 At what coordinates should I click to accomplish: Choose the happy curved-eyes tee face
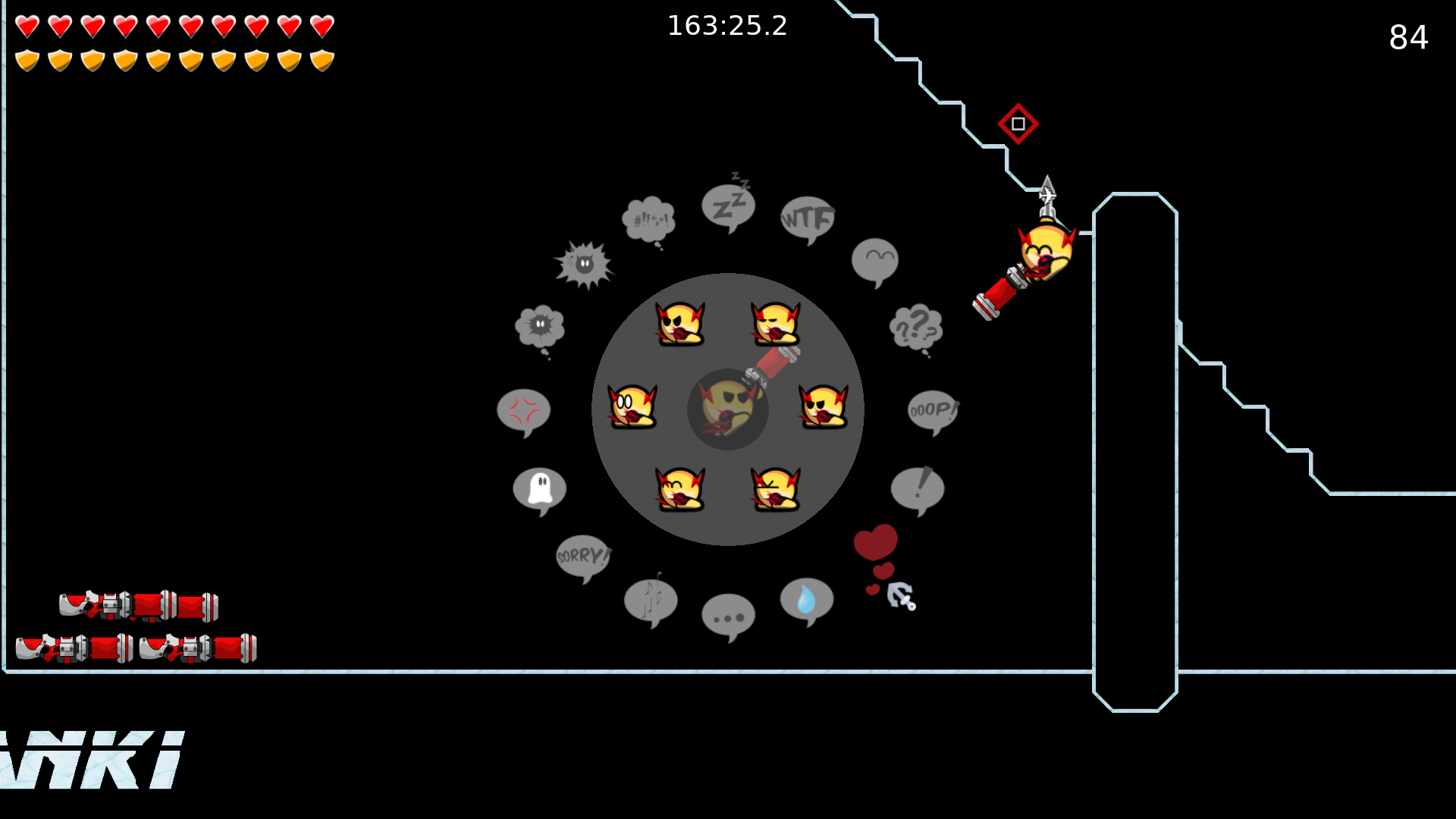[x=680, y=489]
